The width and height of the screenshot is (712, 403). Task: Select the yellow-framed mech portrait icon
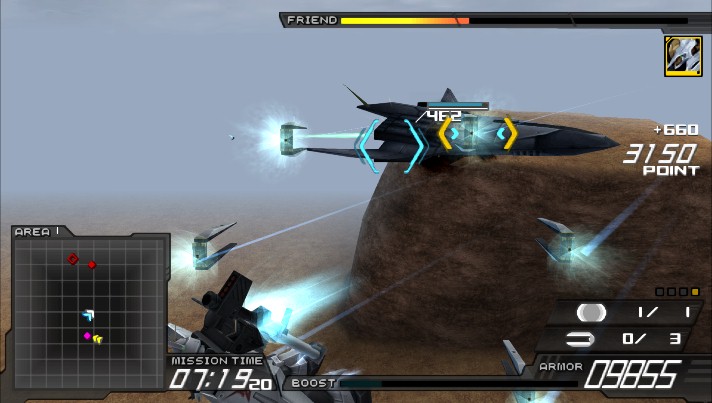click(x=681, y=56)
